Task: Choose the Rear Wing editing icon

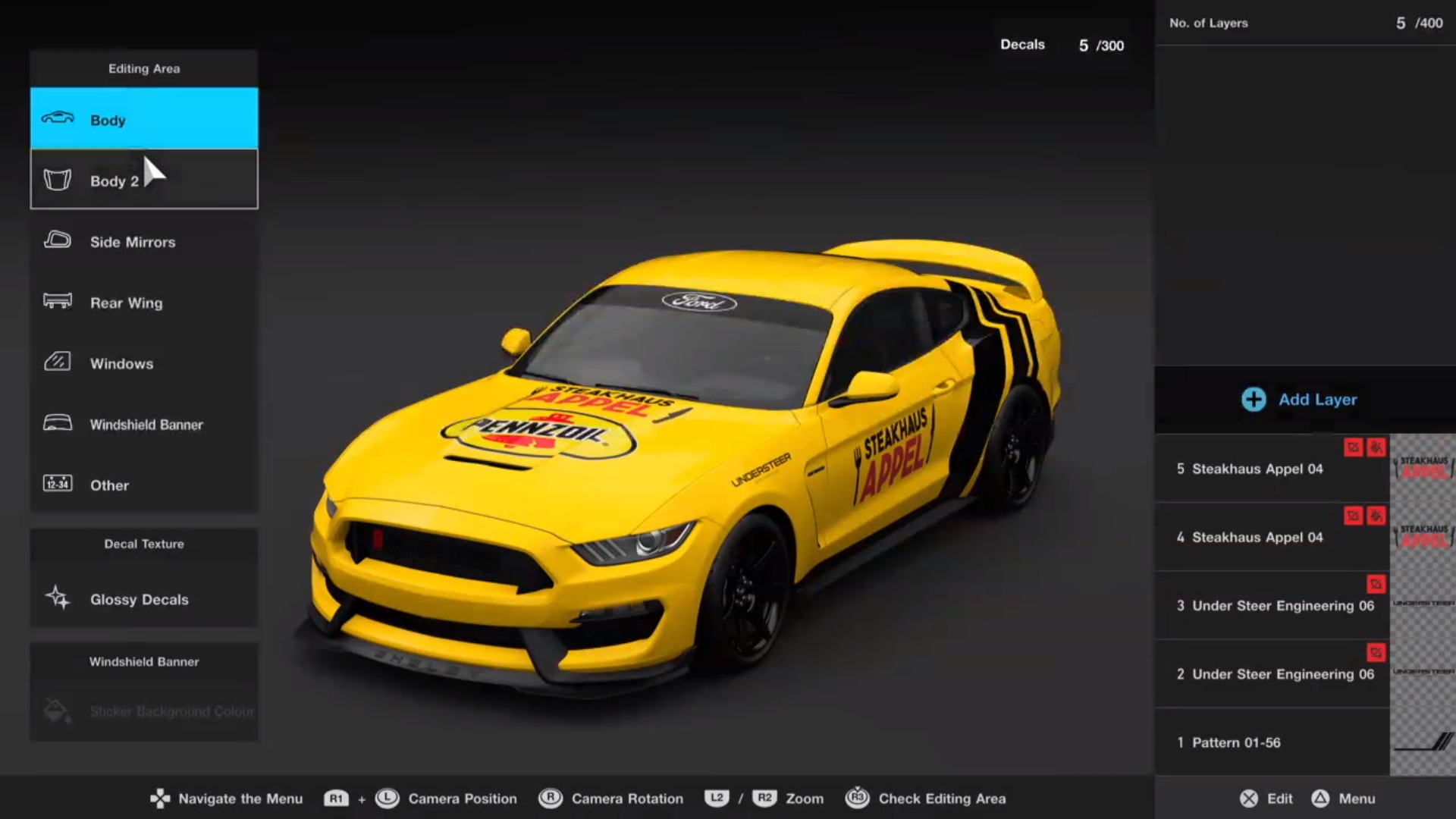Action: (57, 302)
